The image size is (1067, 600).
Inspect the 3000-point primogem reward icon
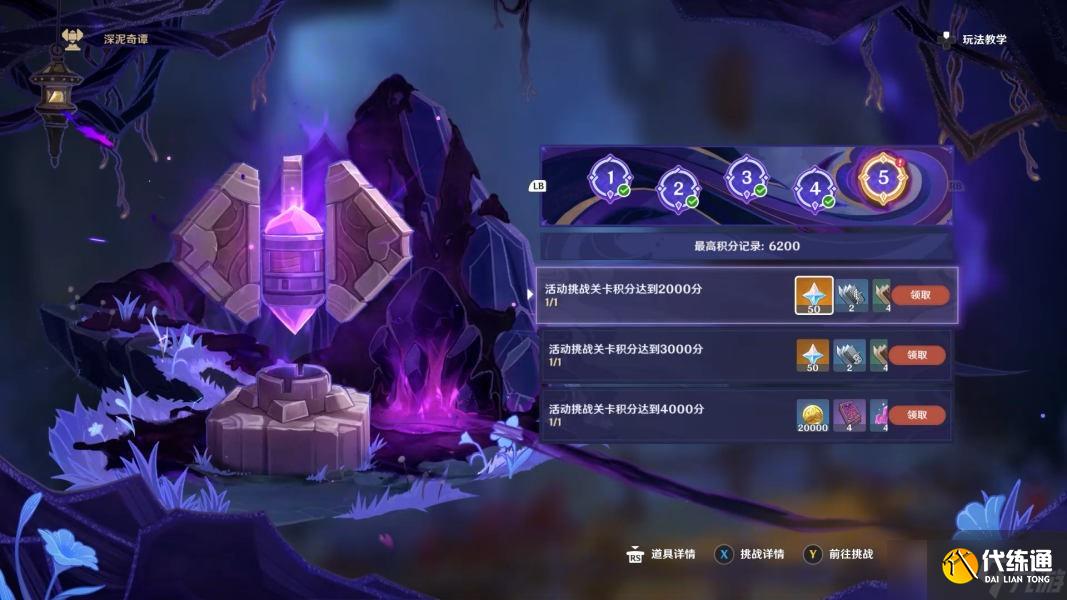tap(812, 355)
